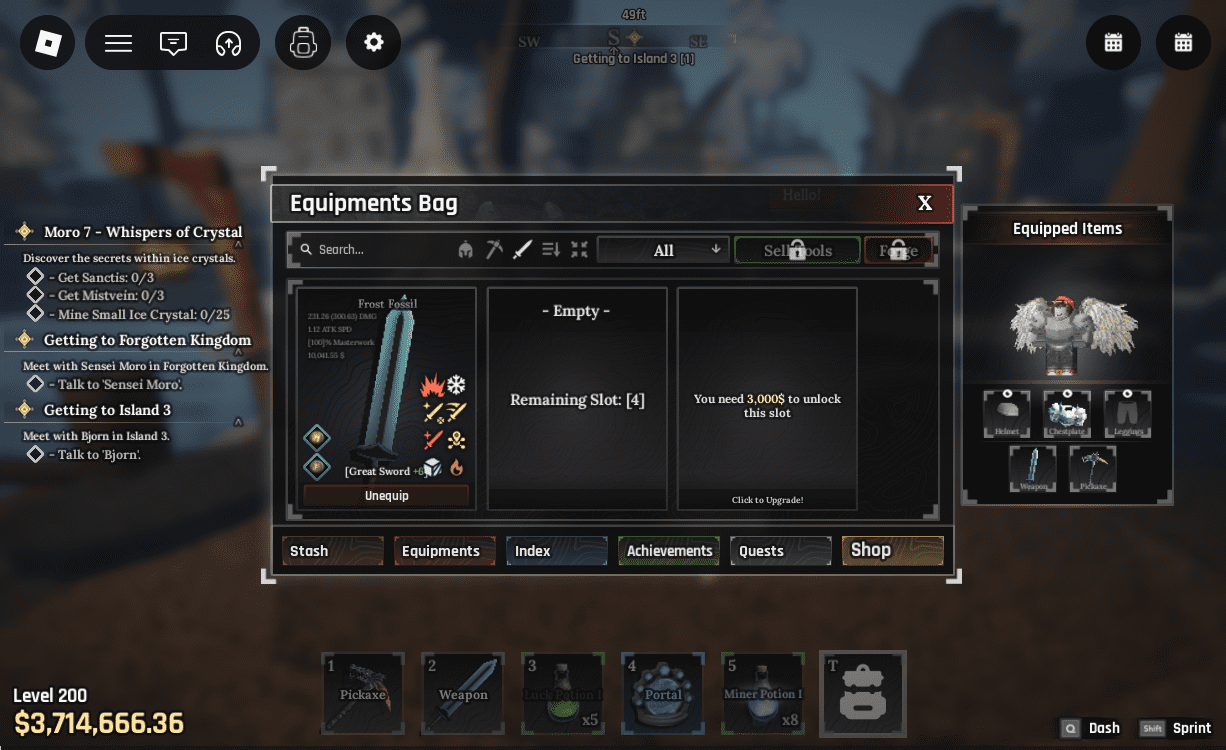Image resolution: width=1226 pixels, height=750 pixels.
Task: Unequip the Frost Fossil great sword
Action: pos(386,496)
